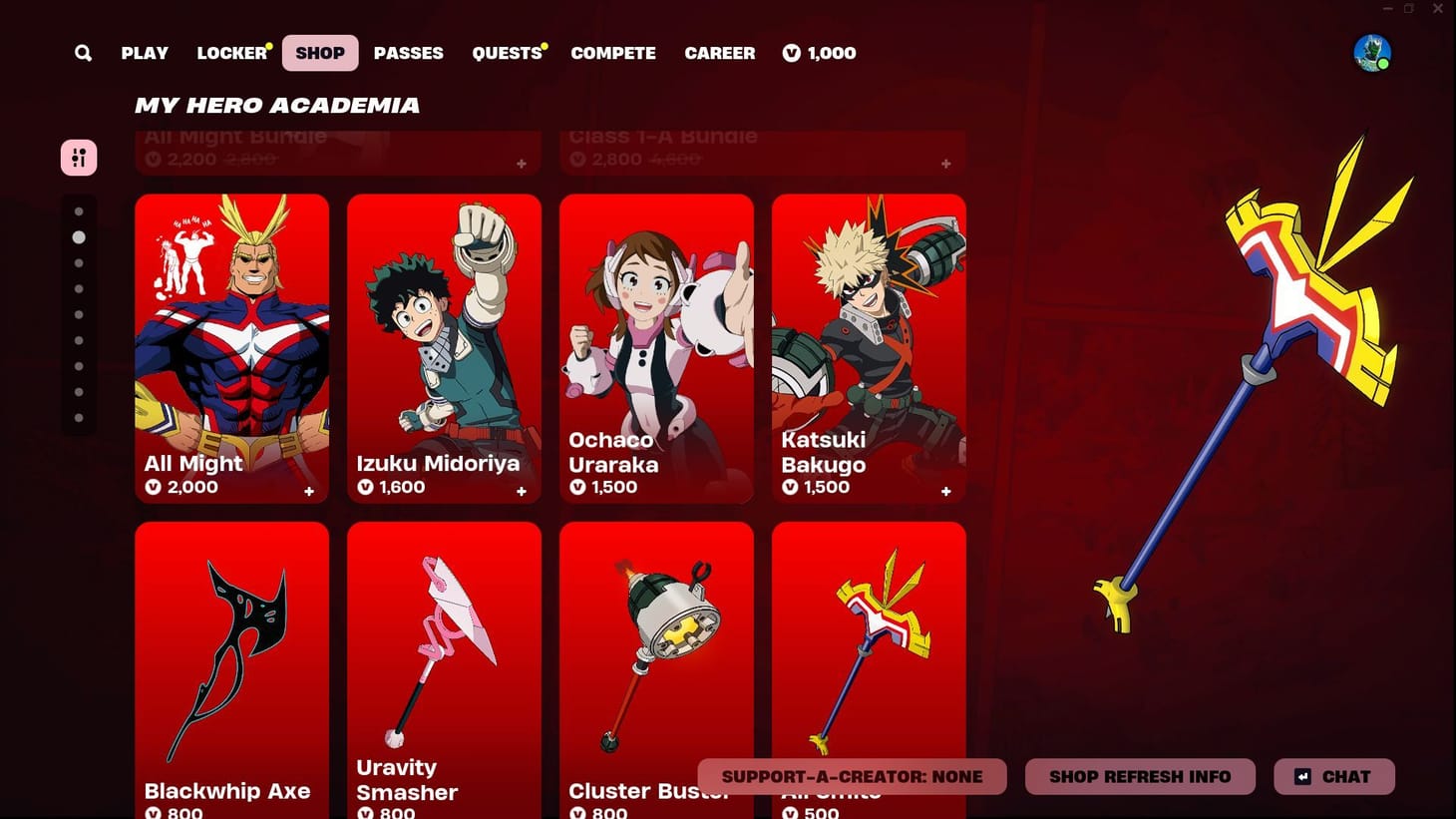Select the Blackwhip Axe card
The height and width of the screenshot is (819, 1456).
pyautogui.click(x=231, y=658)
